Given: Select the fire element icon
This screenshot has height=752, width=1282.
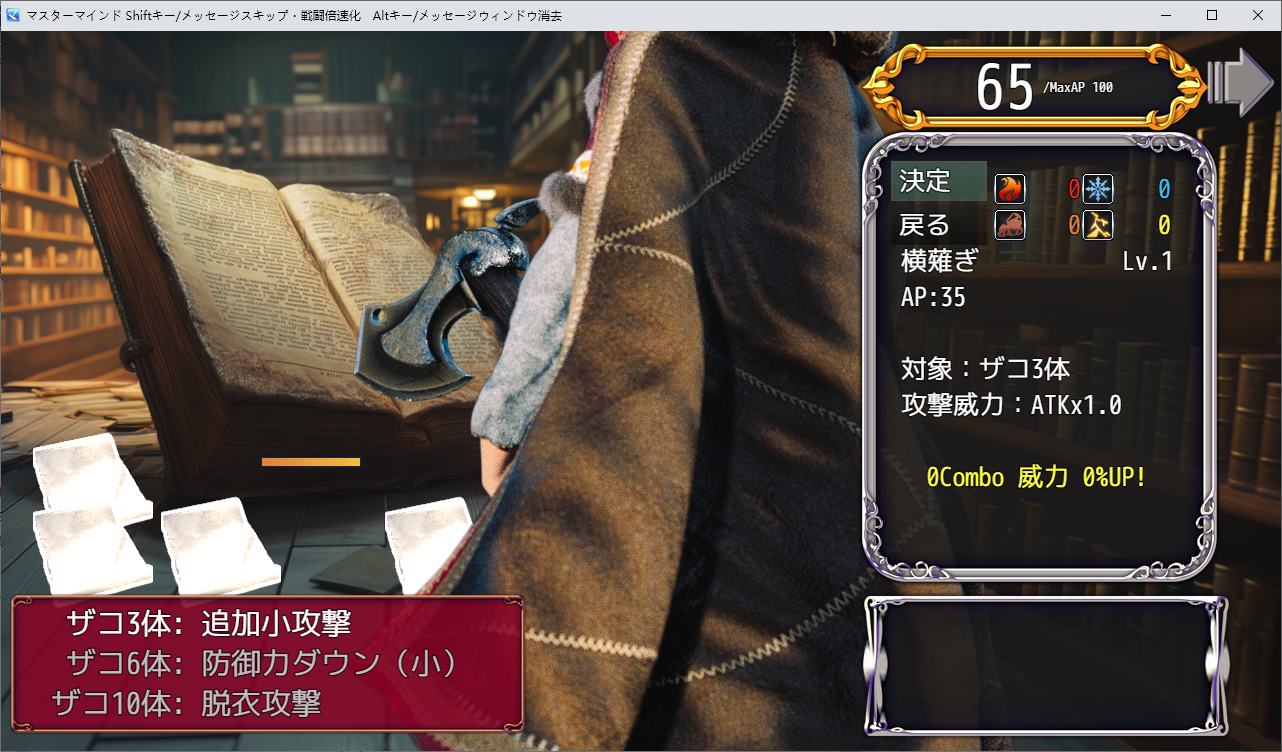Looking at the screenshot, I should (x=1010, y=189).
